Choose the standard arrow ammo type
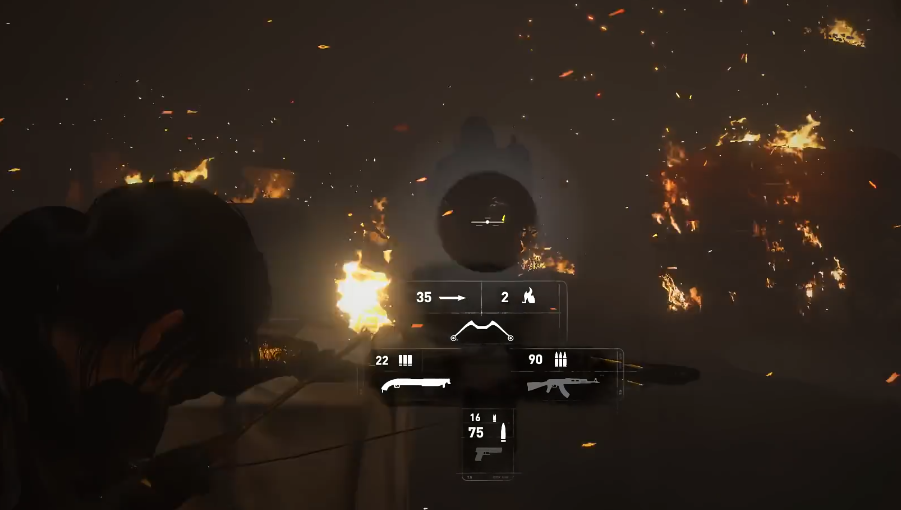 pyautogui.click(x=440, y=297)
